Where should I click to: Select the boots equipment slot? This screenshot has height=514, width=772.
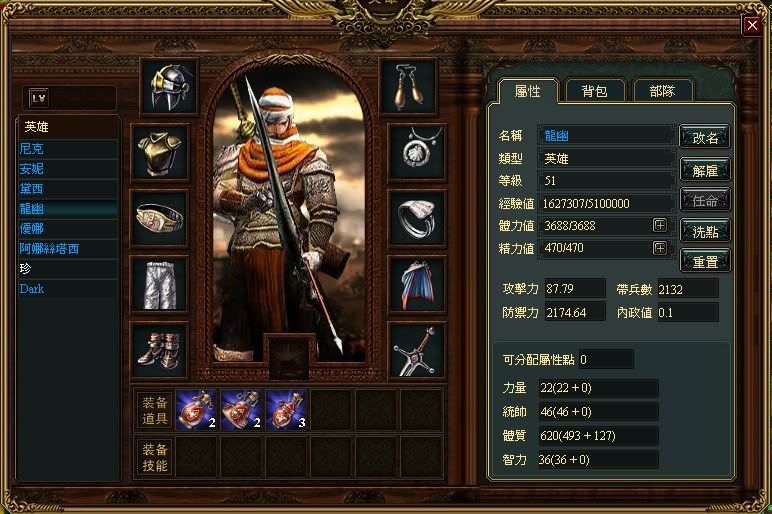159,349
